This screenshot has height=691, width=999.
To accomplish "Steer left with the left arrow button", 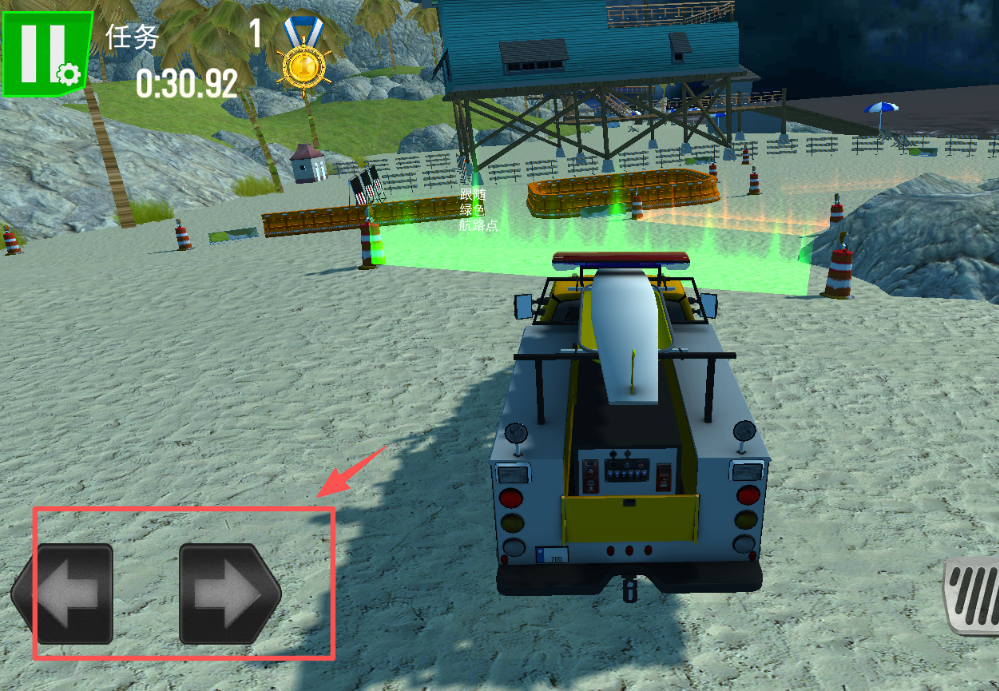I will click(64, 593).
